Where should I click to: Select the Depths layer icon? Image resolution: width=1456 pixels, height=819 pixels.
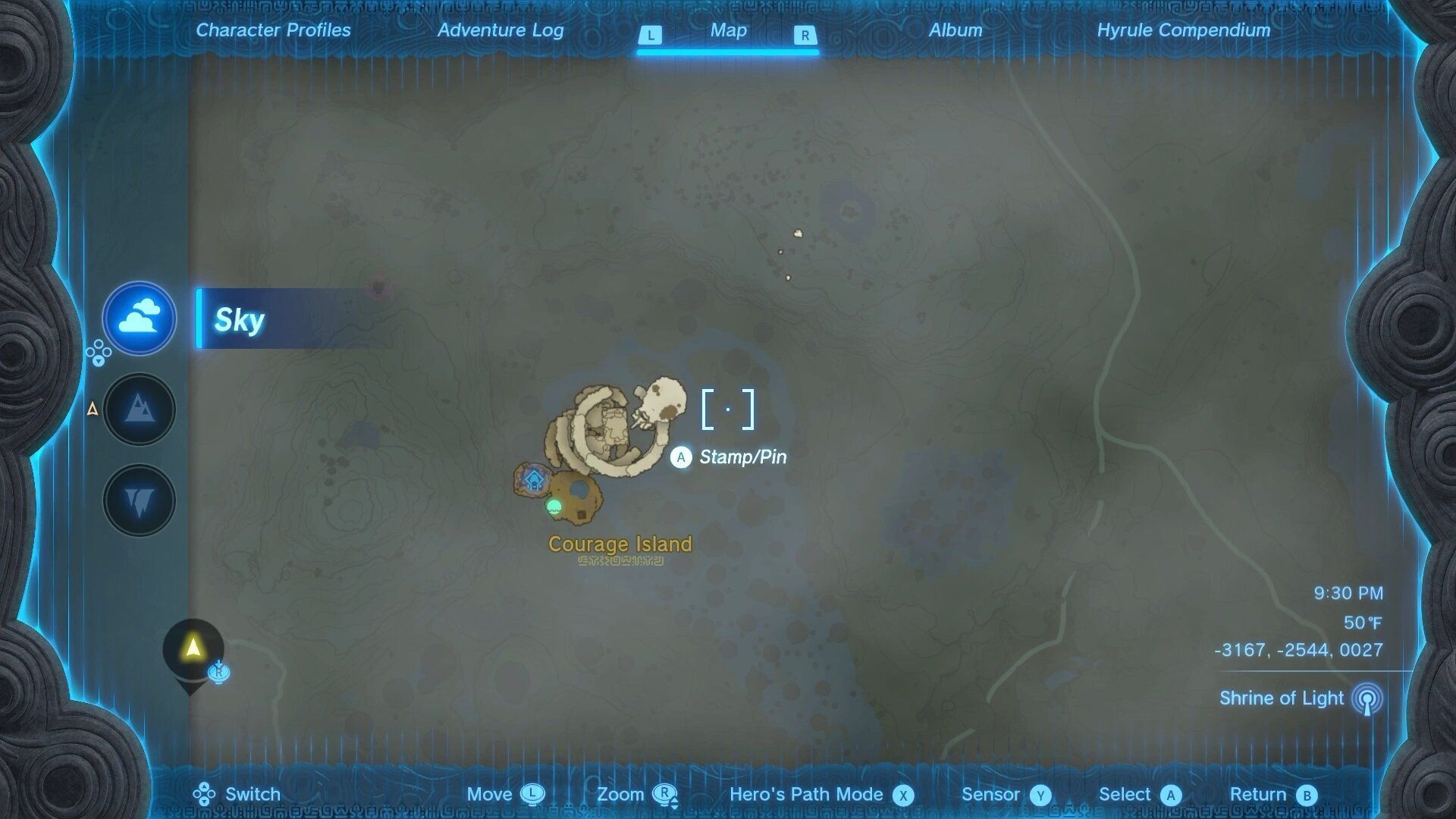[x=139, y=500]
